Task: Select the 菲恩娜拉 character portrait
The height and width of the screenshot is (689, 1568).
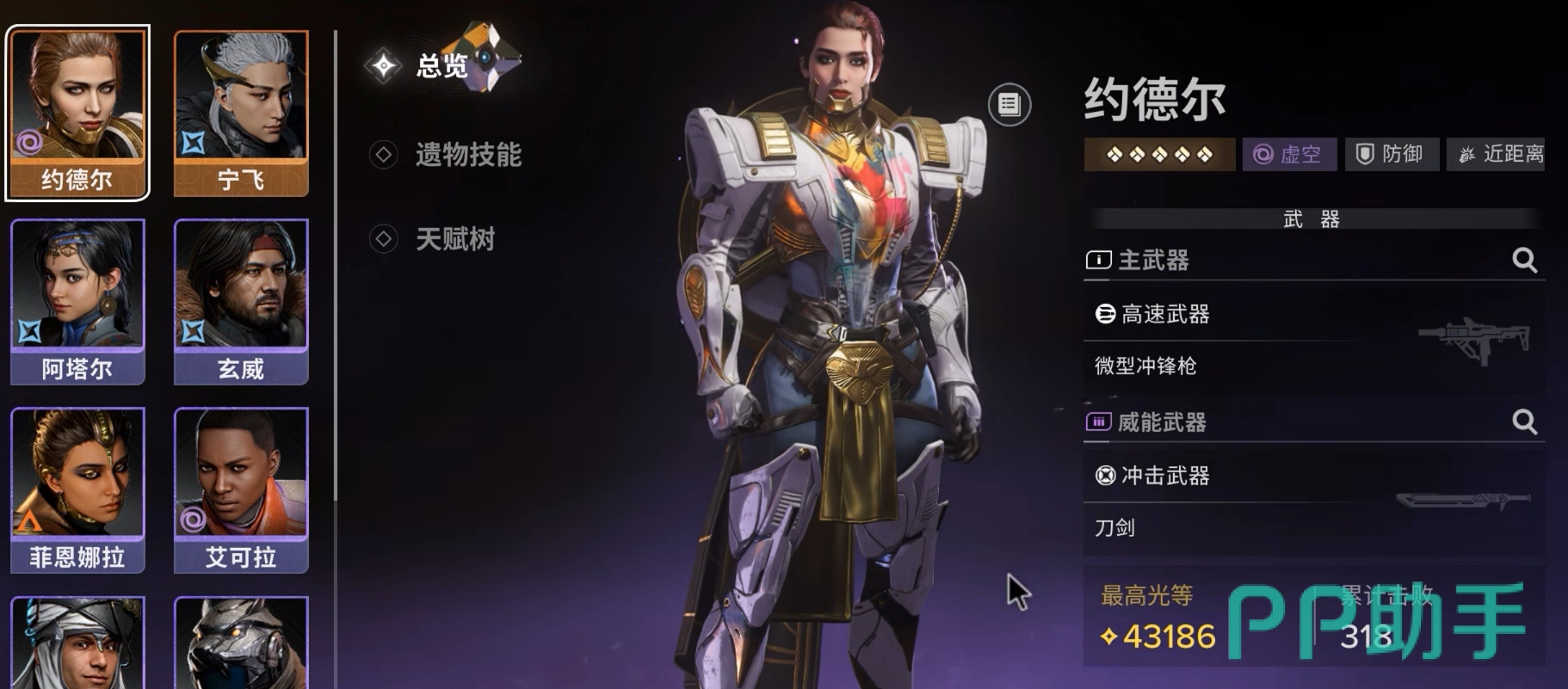Action: tap(77, 489)
